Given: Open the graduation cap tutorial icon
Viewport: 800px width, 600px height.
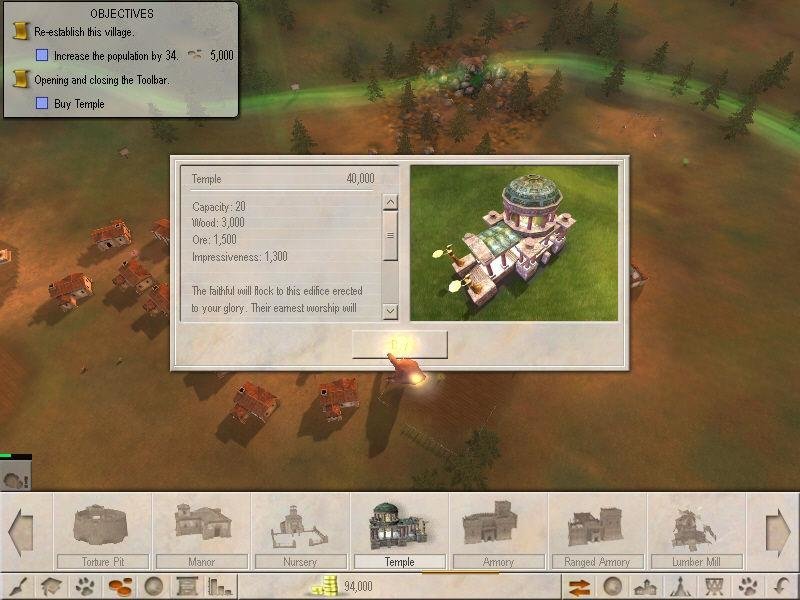Looking at the screenshot, I should 54,587.
